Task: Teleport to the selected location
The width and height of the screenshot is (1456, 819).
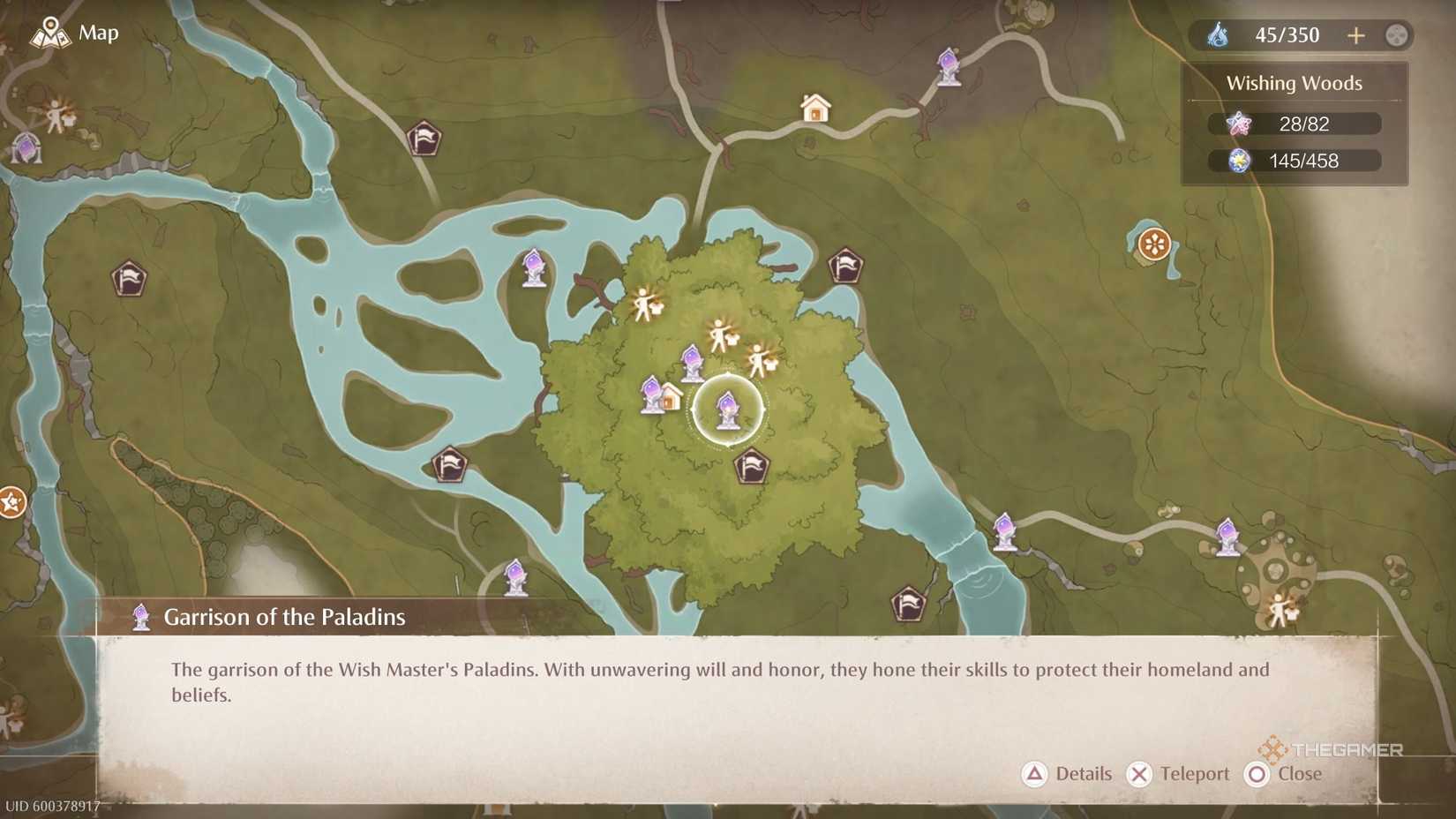Action: coord(1178,774)
